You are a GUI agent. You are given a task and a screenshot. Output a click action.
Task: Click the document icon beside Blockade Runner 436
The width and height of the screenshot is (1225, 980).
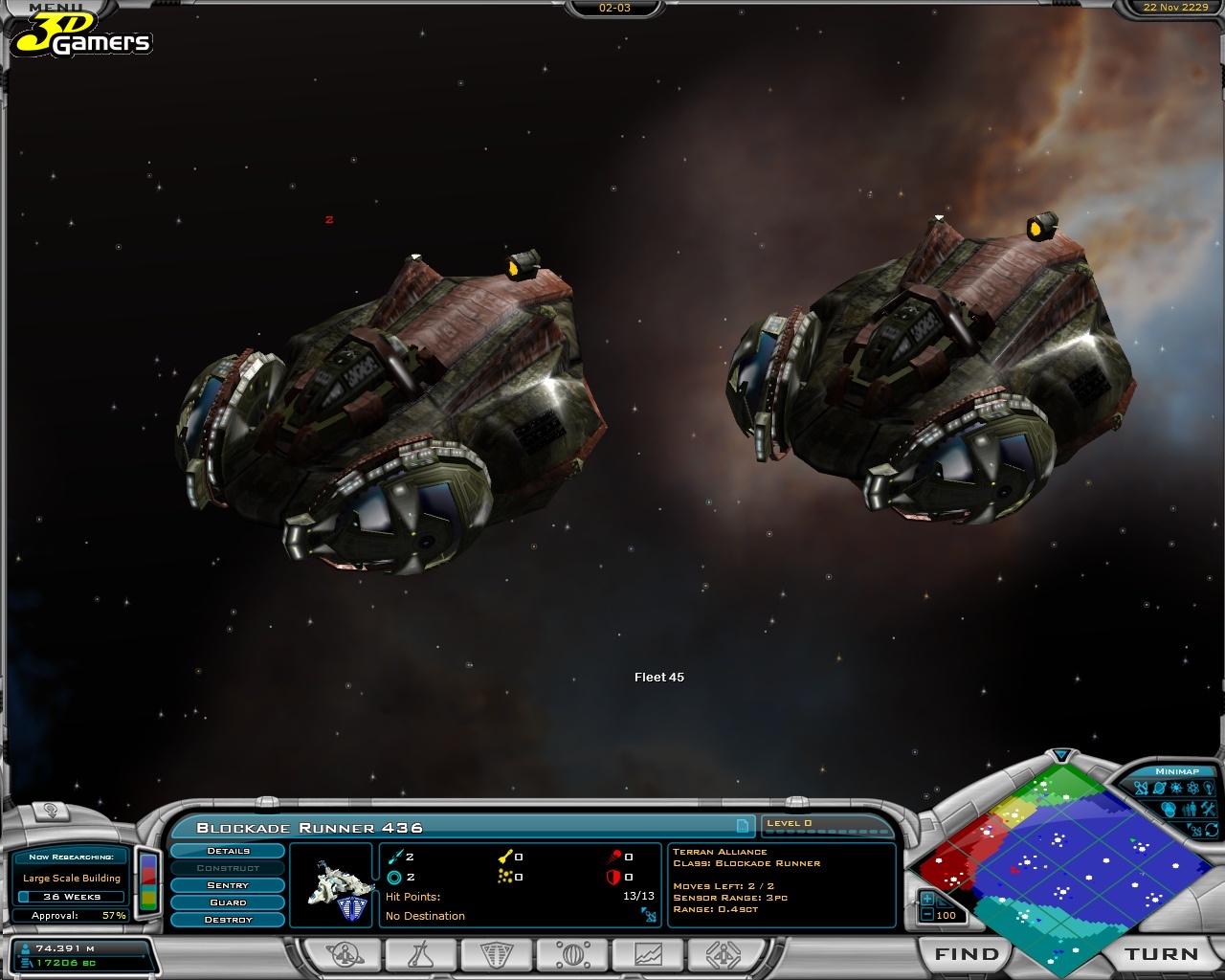[x=745, y=828]
